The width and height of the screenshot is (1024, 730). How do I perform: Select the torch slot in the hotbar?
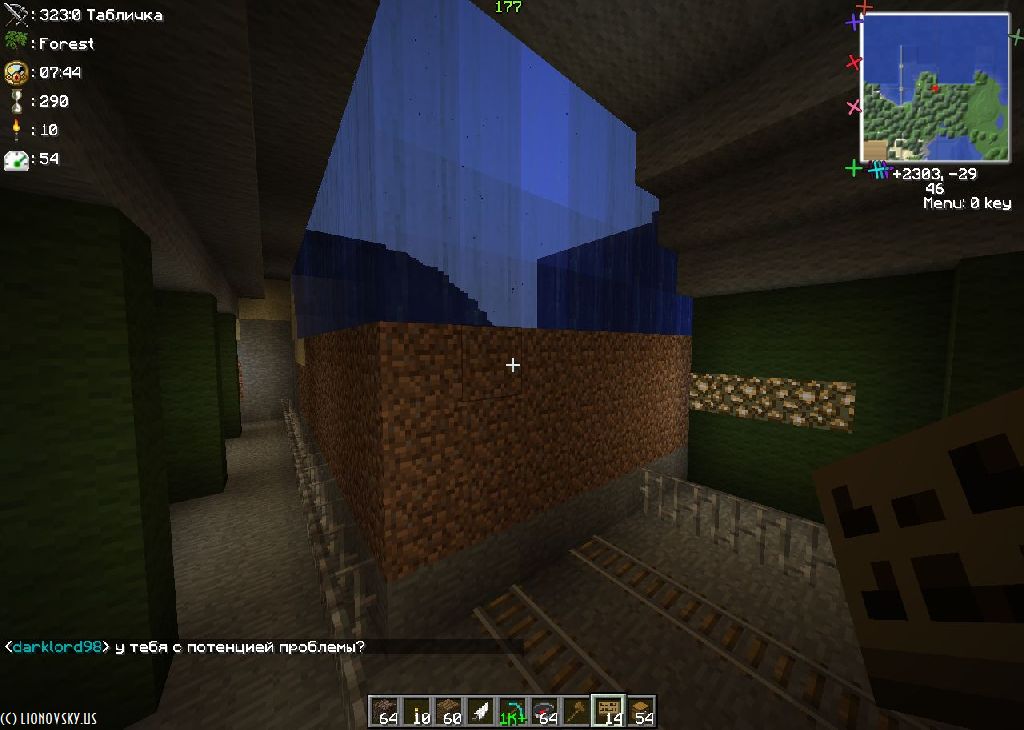point(419,711)
